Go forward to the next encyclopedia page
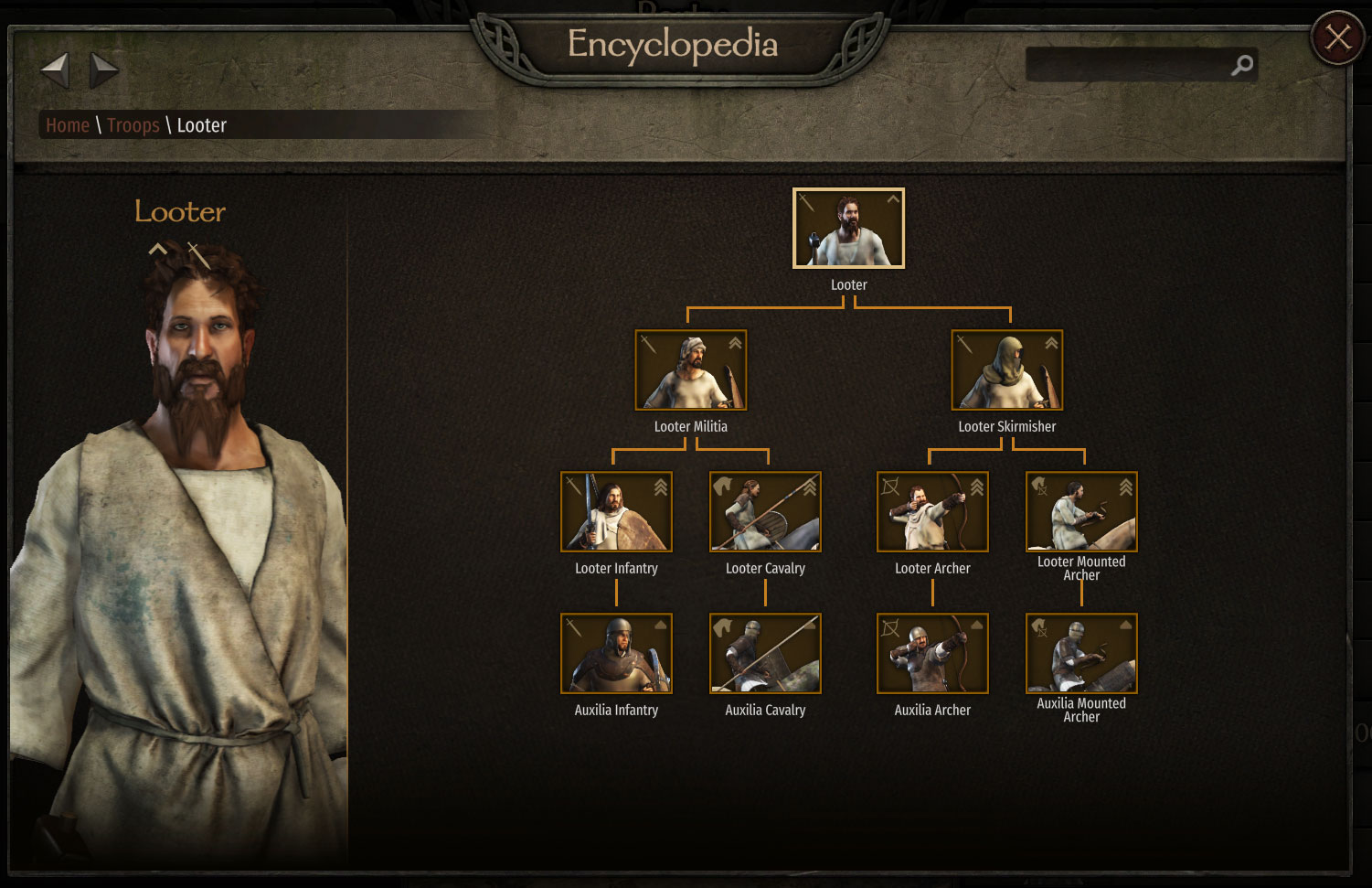This screenshot has height=888, width=1372. point(104,70)
